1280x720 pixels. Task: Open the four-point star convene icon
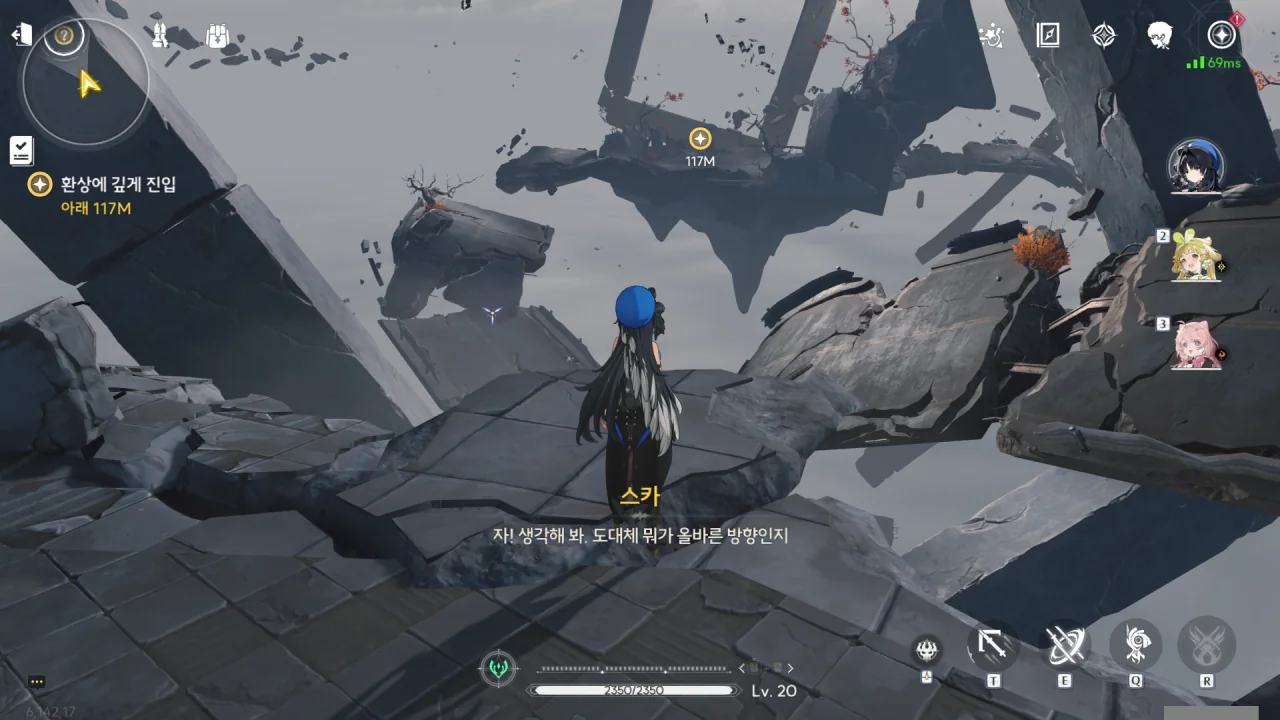[x=1103, y=36]
